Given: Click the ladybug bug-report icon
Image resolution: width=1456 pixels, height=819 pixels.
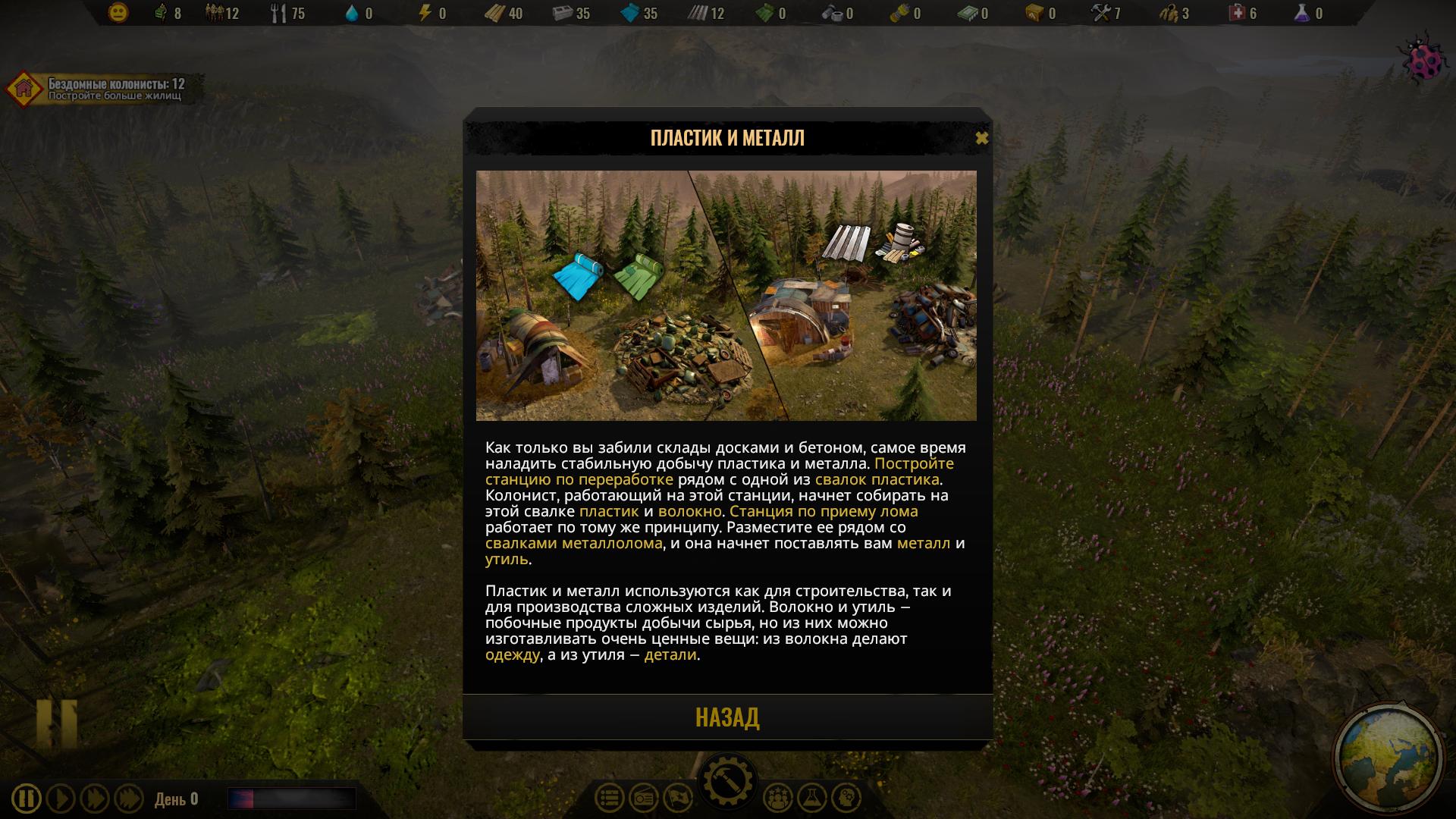Looking at the screenshot, I should click(1419, 62).
